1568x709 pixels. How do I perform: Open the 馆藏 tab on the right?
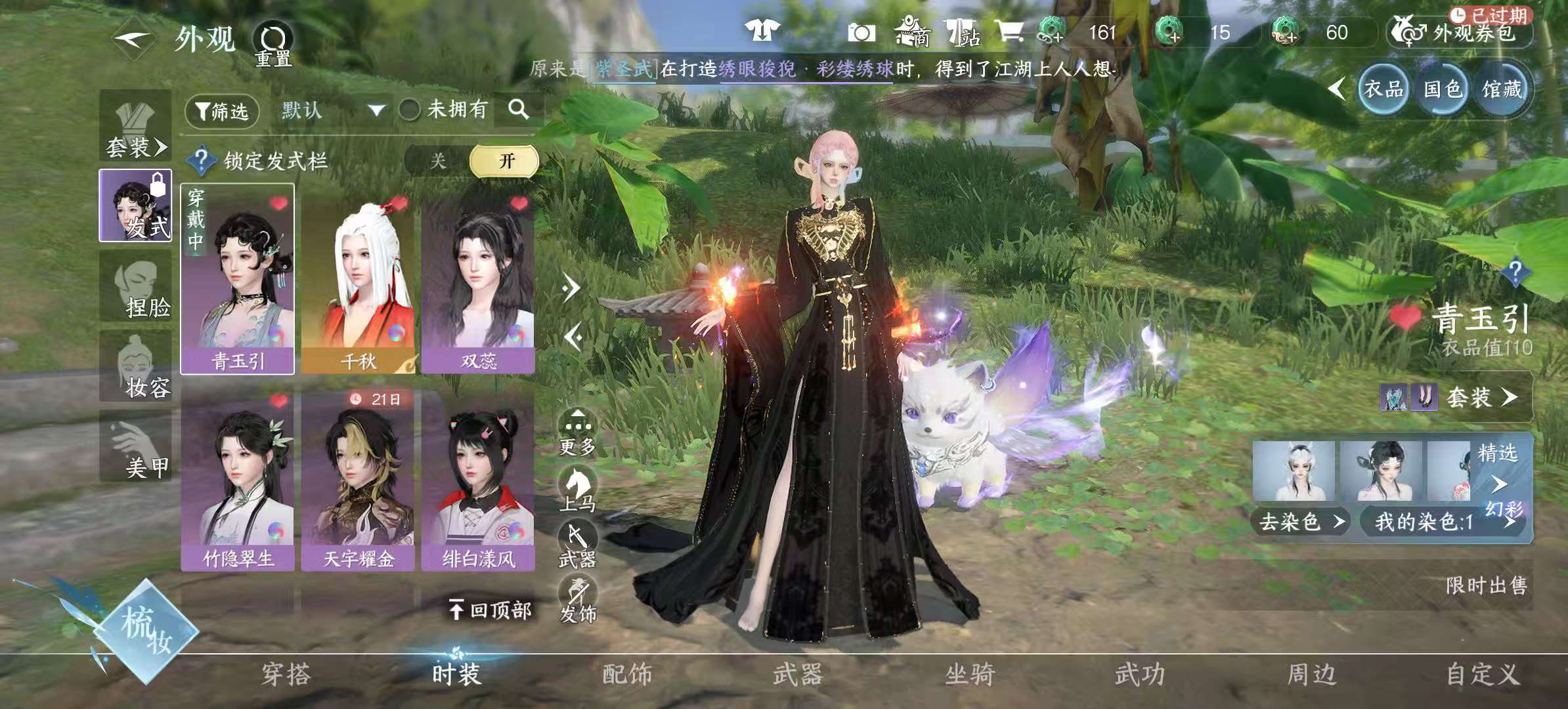[1502, 89]
